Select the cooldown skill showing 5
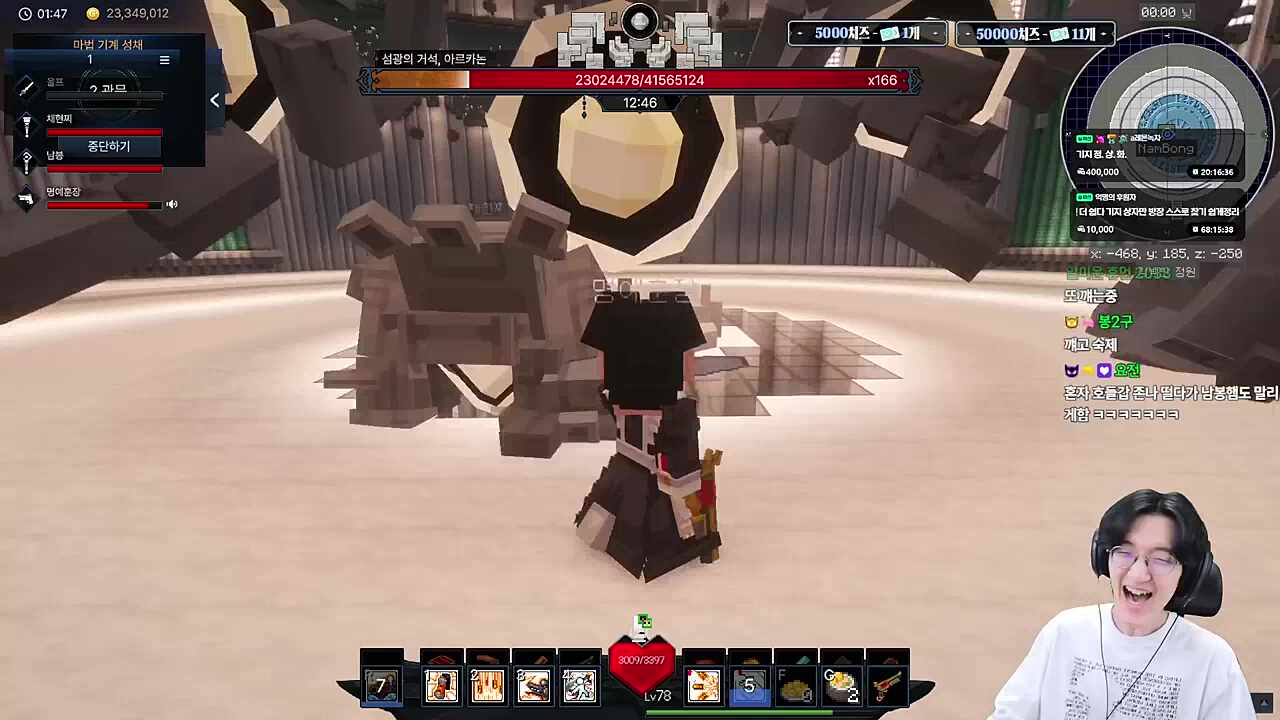This screenshot has height=720, width=1280. click(x=749, y=685)
